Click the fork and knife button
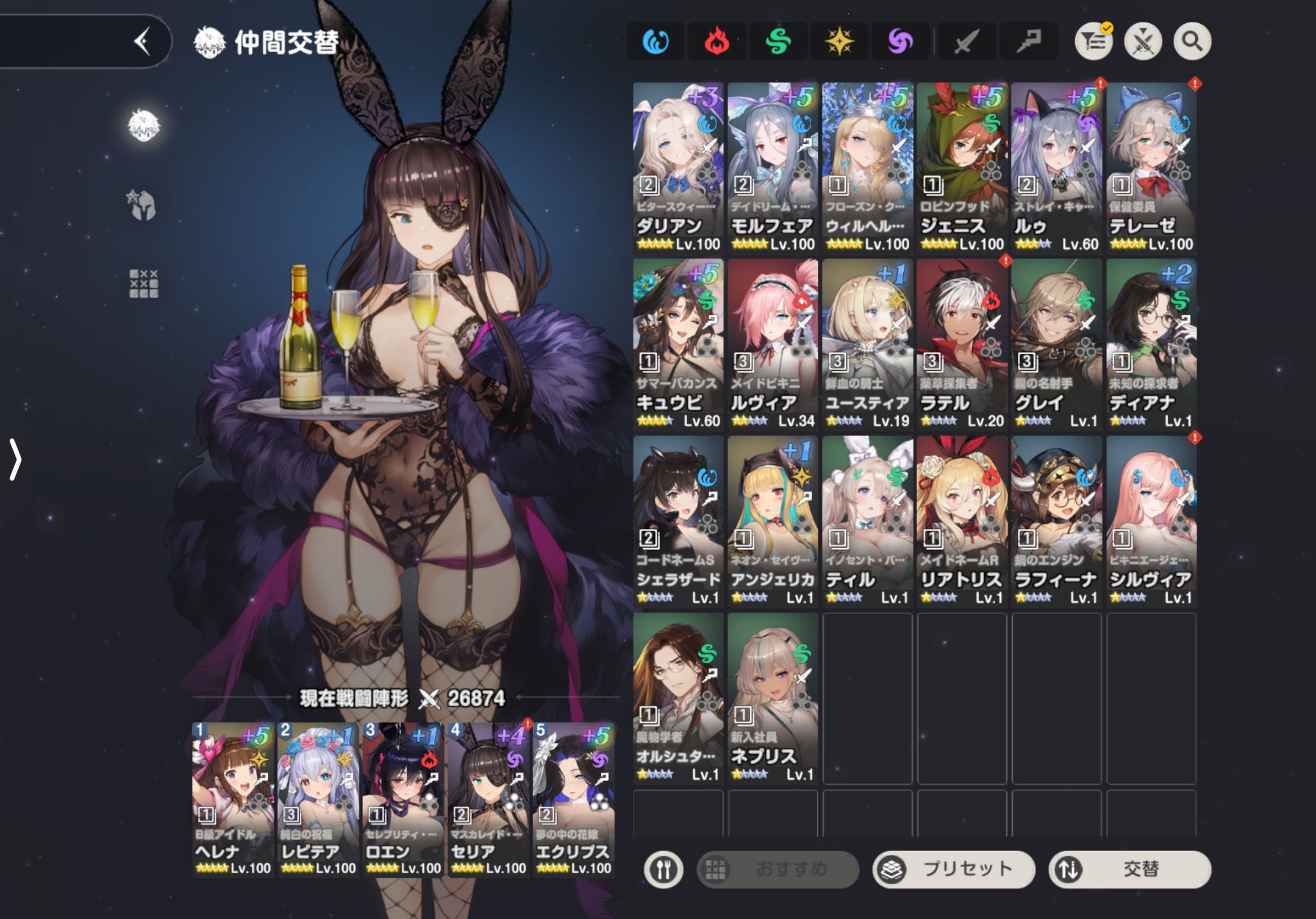 pyautogui.click(x=663, y=869)
